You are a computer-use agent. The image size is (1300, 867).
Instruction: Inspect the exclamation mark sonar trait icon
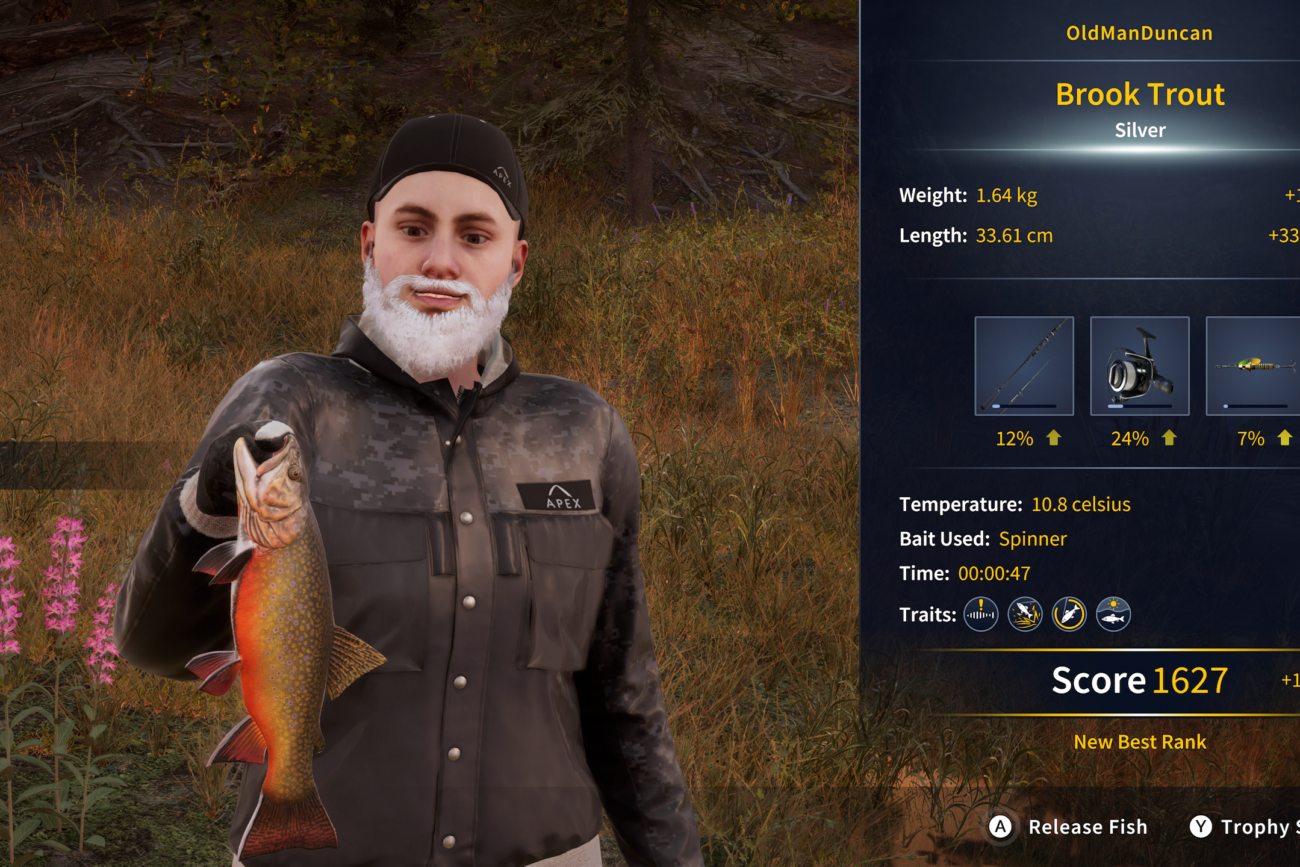click(981, 614)
